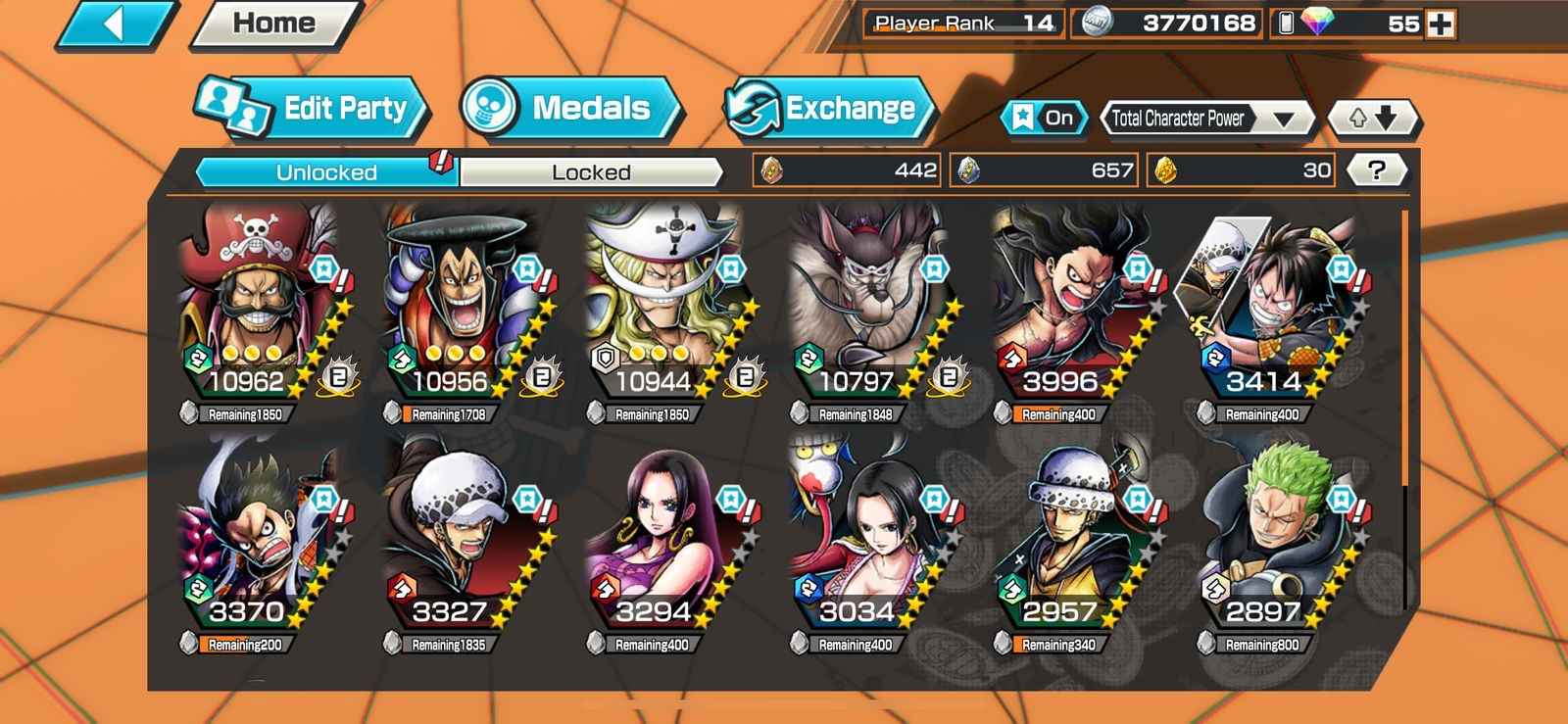Go back with the arrow button
1568x724 pixels.
[116, 24]
